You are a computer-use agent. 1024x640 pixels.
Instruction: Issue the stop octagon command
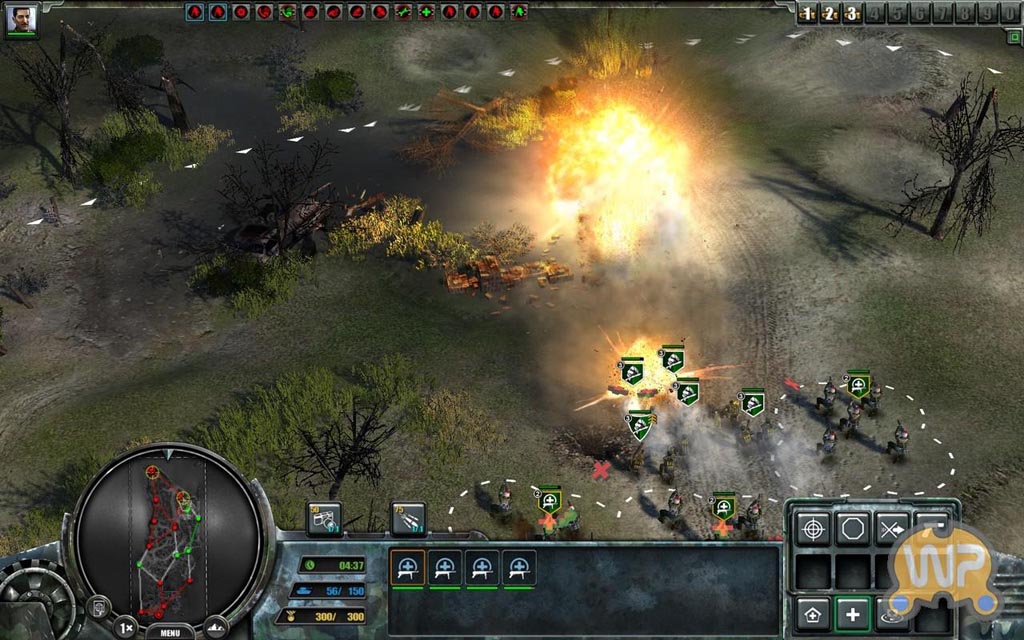tap(852, 528)
